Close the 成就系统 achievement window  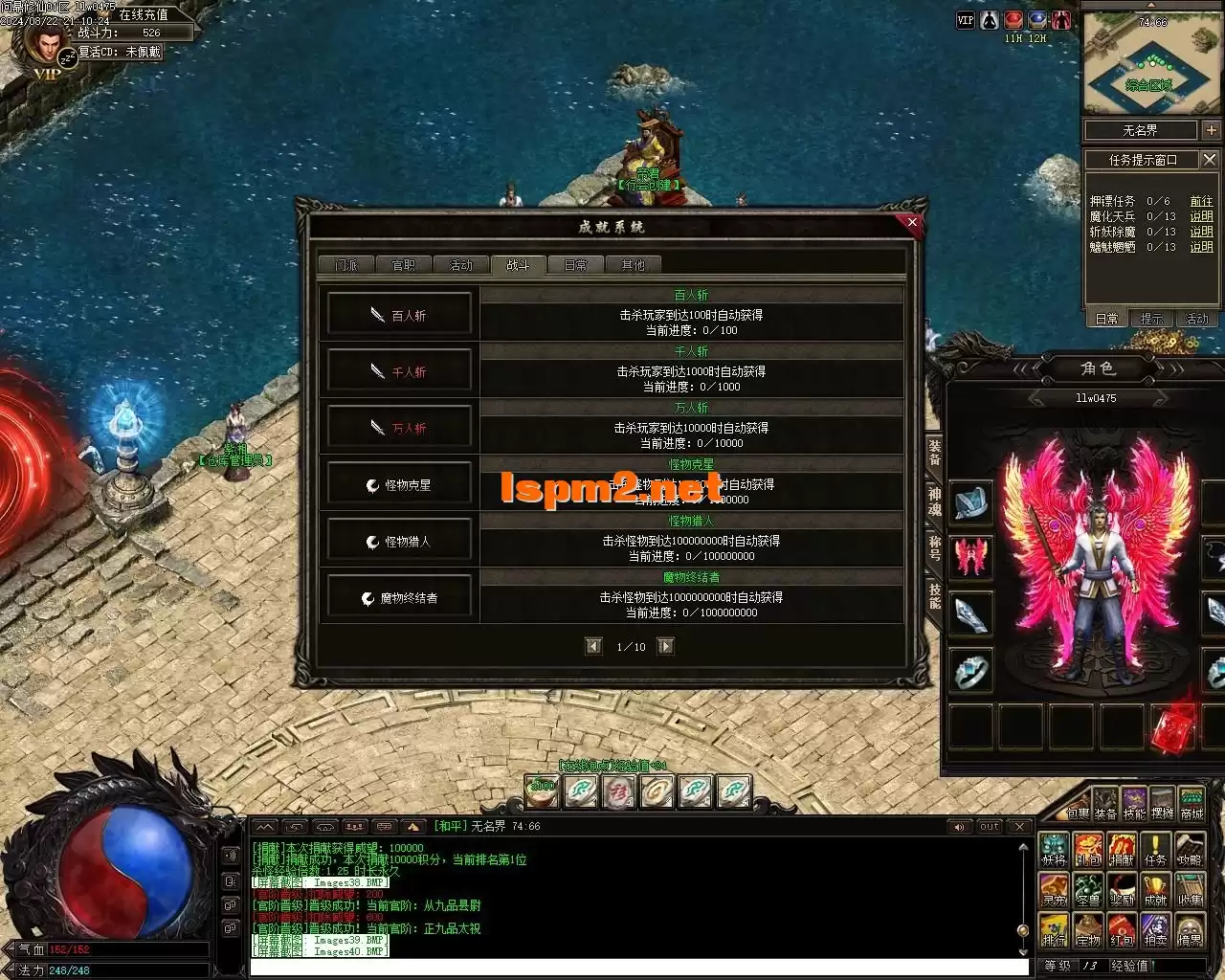coord(912,222)
